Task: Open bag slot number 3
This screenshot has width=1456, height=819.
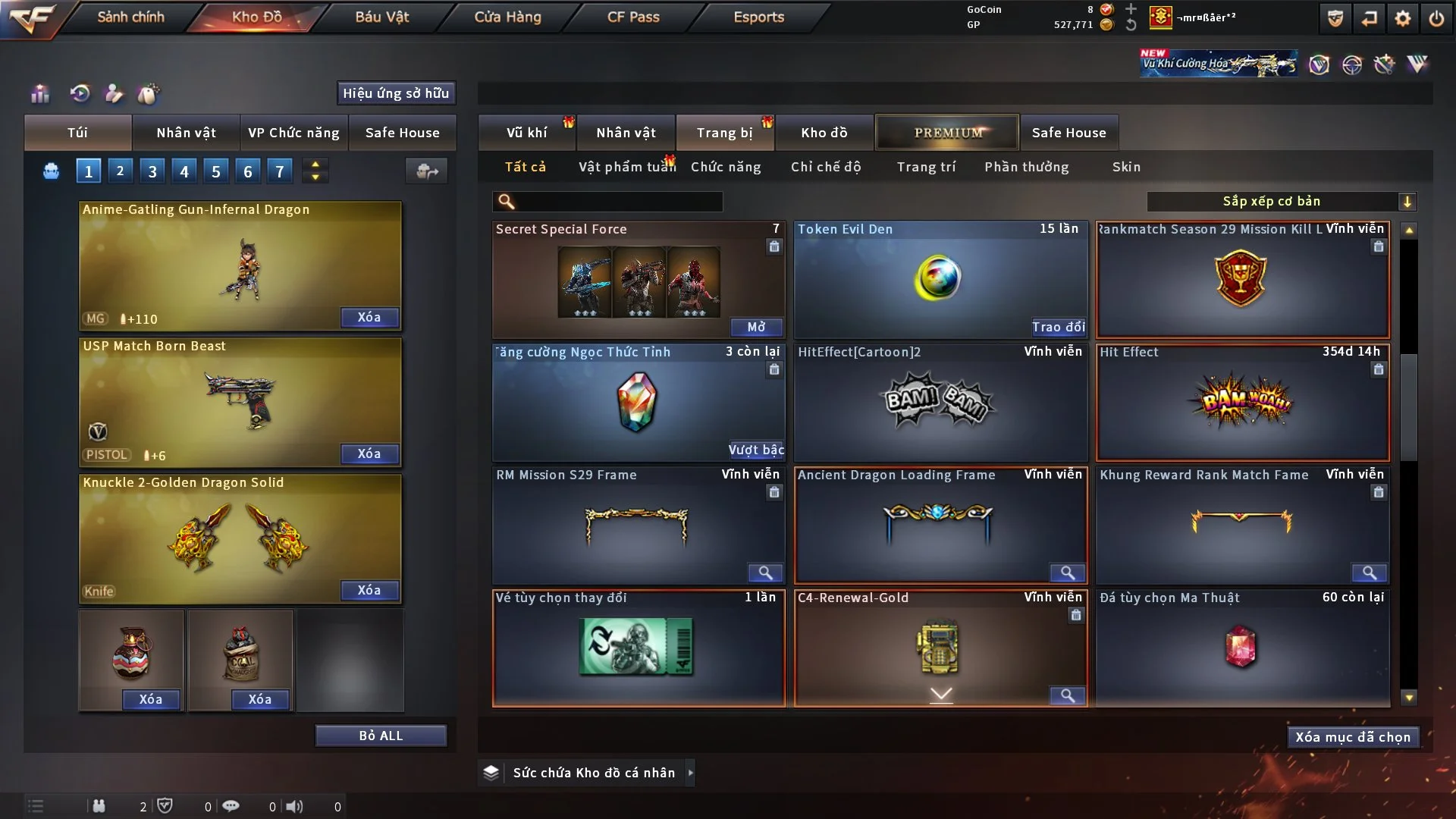Action: (x=152, y=171)
